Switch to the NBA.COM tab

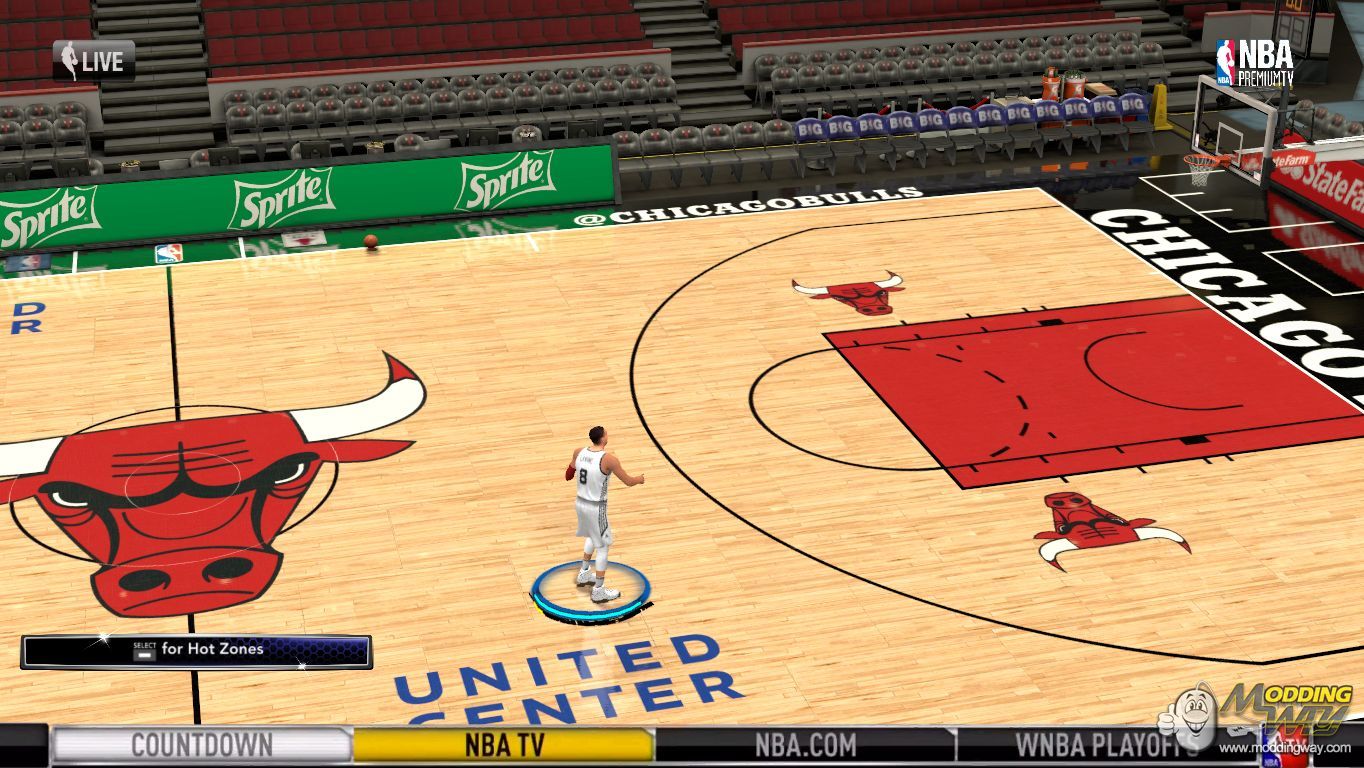[805, 745]
